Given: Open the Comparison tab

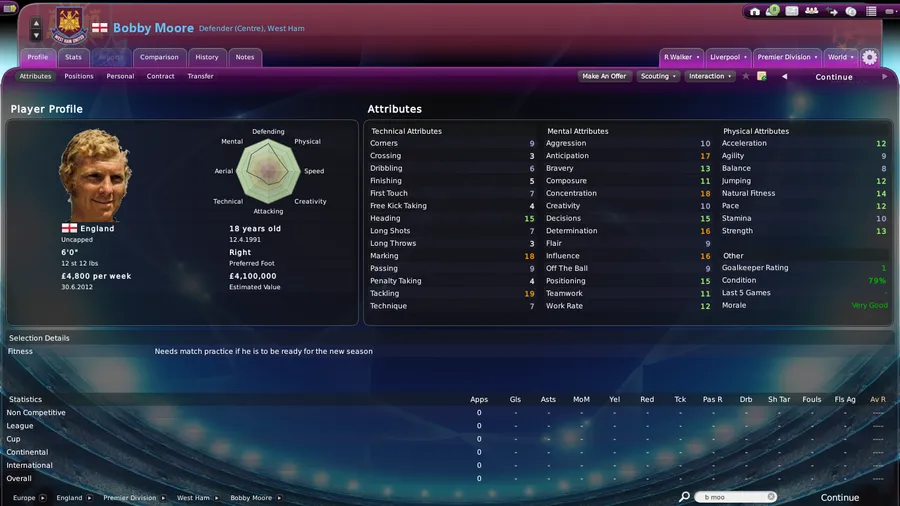Looking at the screenshot, I should [159, 57].
